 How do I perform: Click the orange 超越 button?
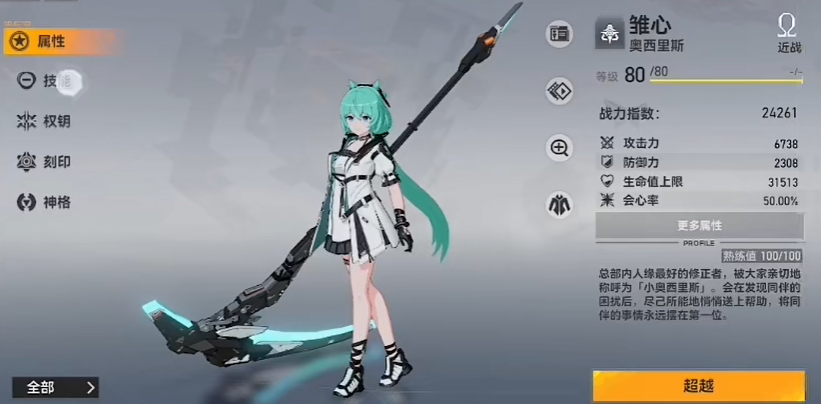tap(698, 386)
